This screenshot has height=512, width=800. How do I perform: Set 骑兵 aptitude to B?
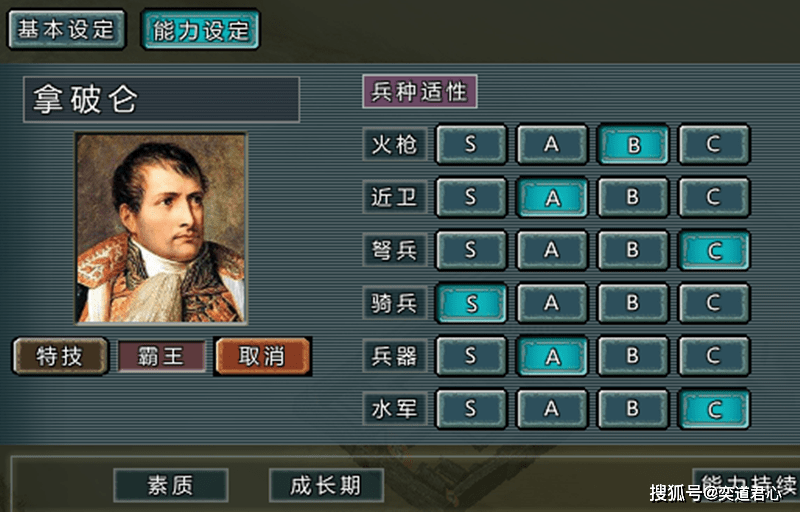click(632, 302)
